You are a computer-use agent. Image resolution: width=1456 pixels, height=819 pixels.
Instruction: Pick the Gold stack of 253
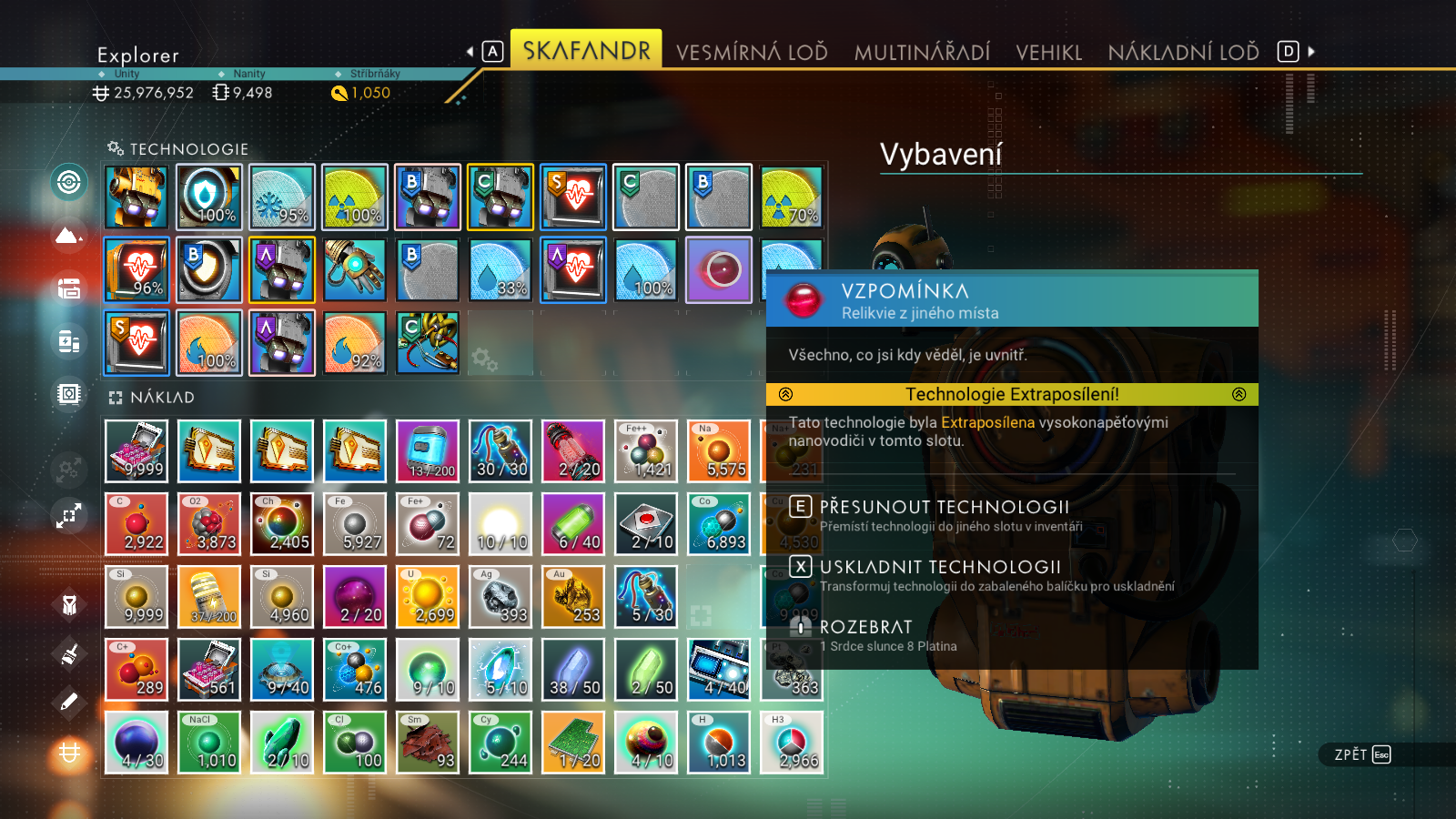(573, 597)
